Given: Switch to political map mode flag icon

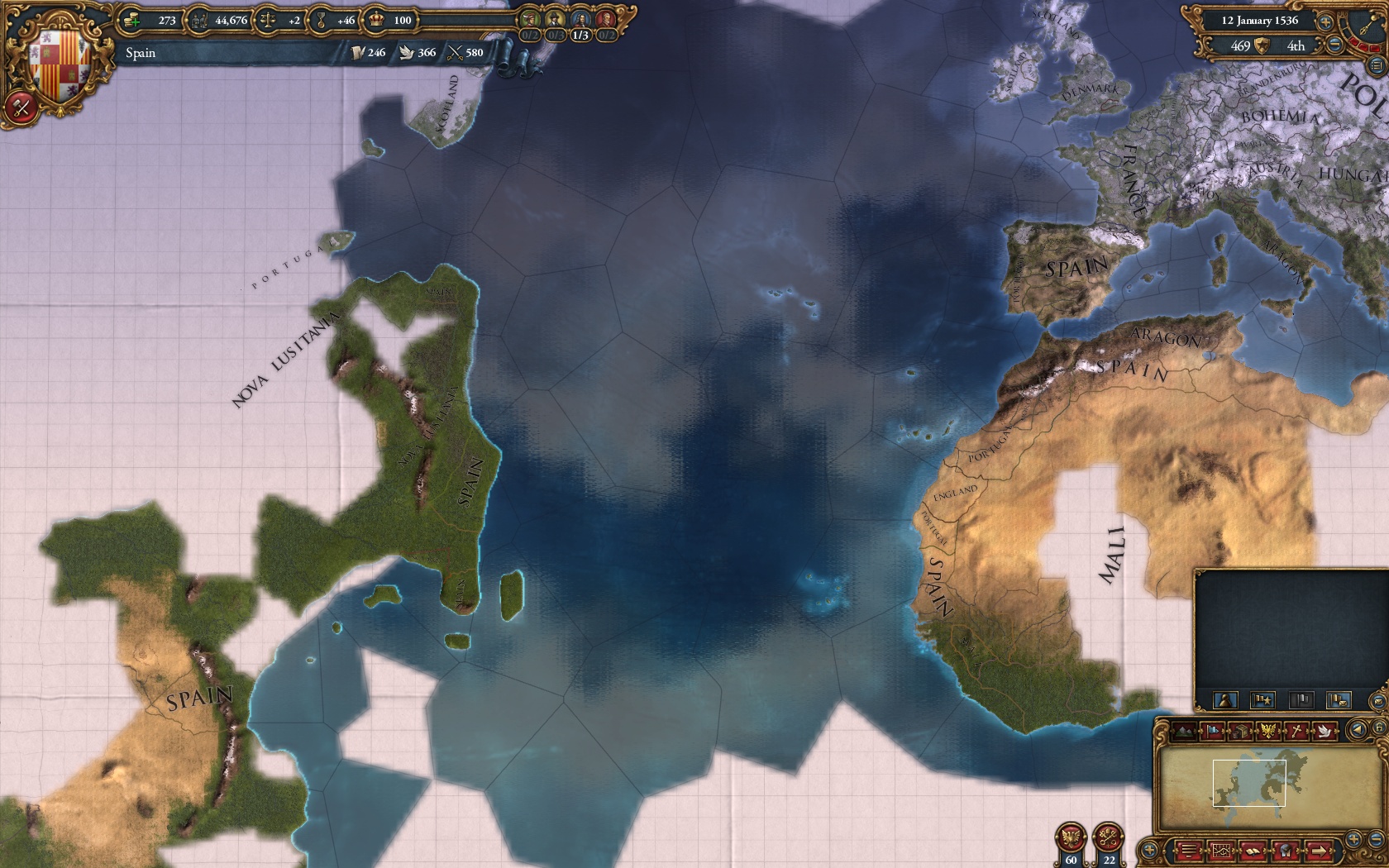Looking at the screenshot, I should (x=1211, y=731).
